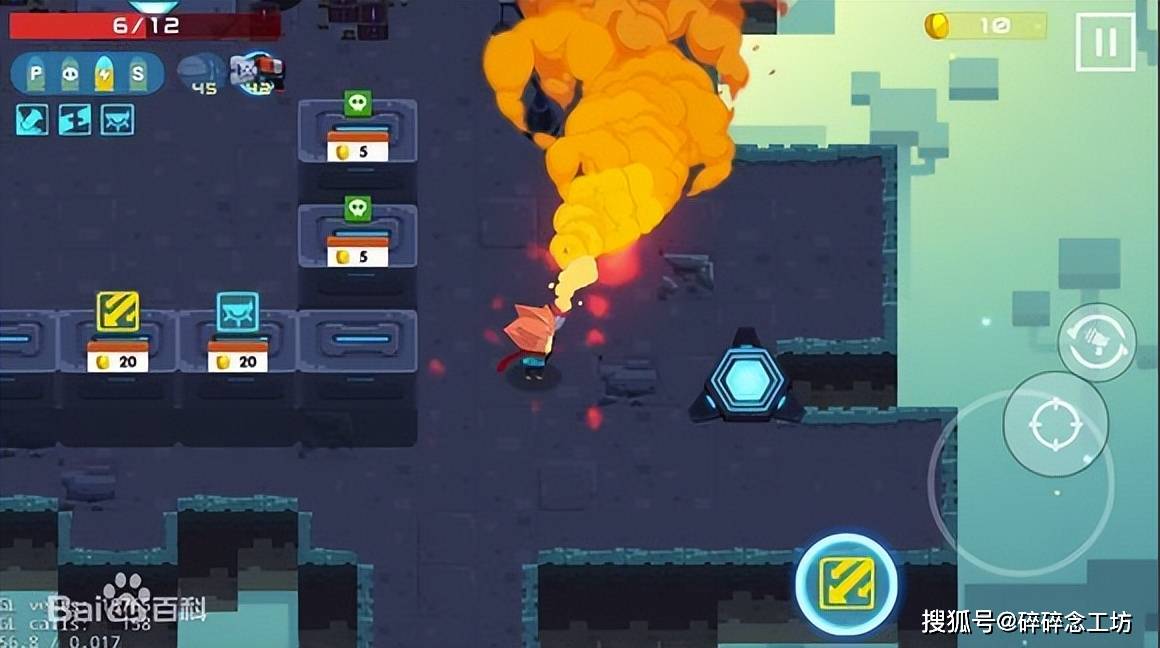The image size is (1160, 648).
Task: Select the P ammo type
Action: (x=36, y=73)
